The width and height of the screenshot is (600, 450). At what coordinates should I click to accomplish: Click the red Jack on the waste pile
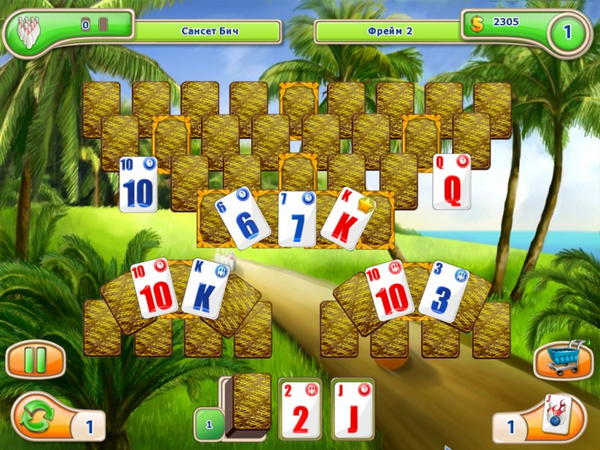tap(352, 409)
